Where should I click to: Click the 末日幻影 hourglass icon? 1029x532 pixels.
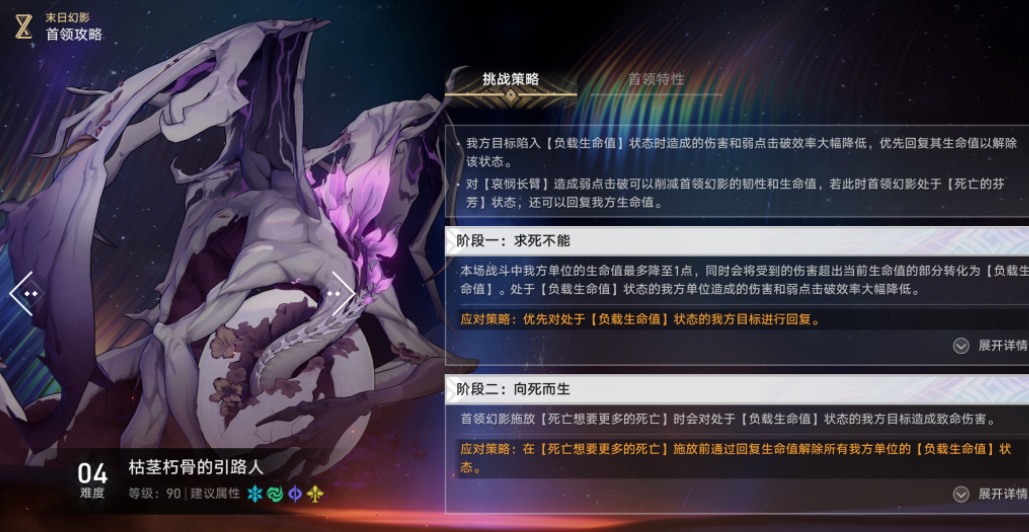(23, 26)
